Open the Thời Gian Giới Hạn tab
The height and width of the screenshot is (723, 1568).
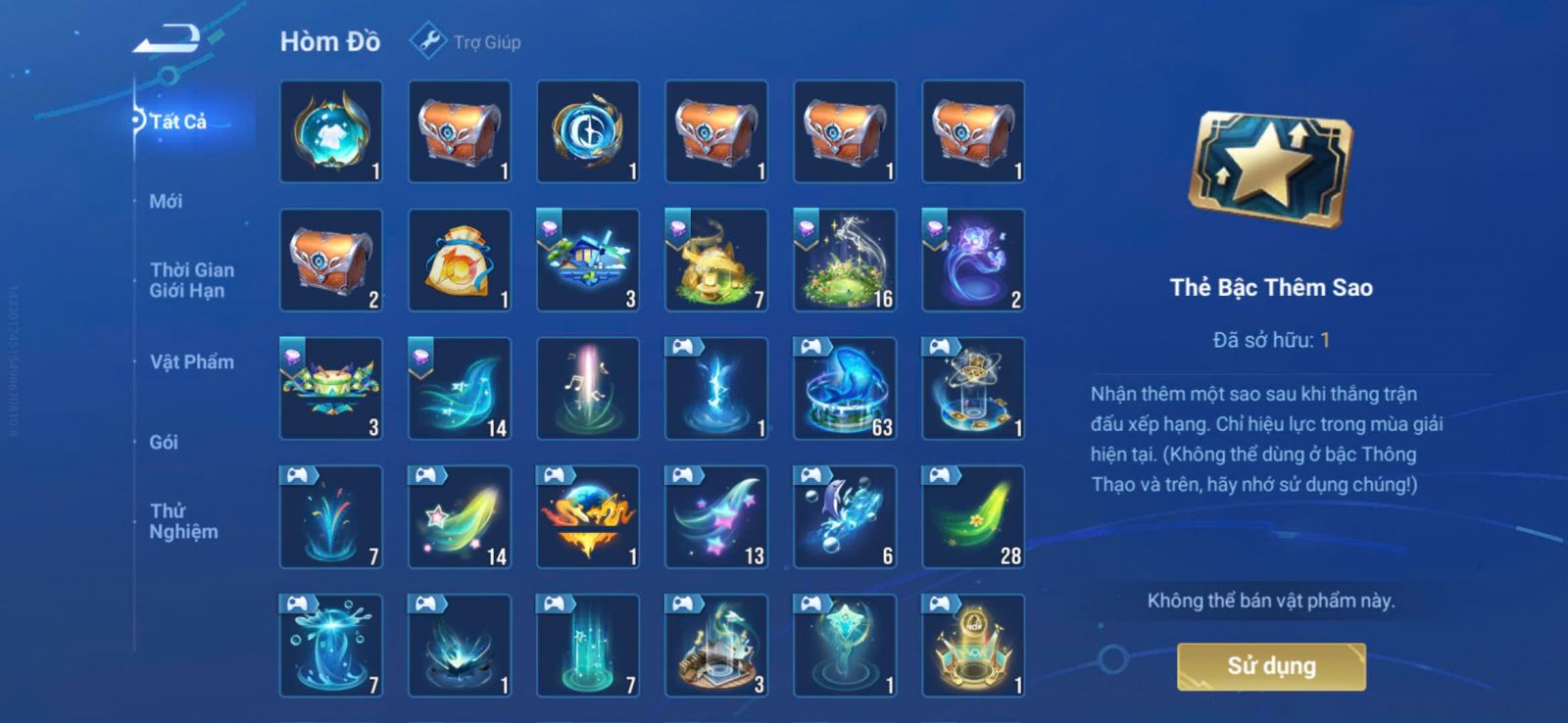(x=191, y=280)
